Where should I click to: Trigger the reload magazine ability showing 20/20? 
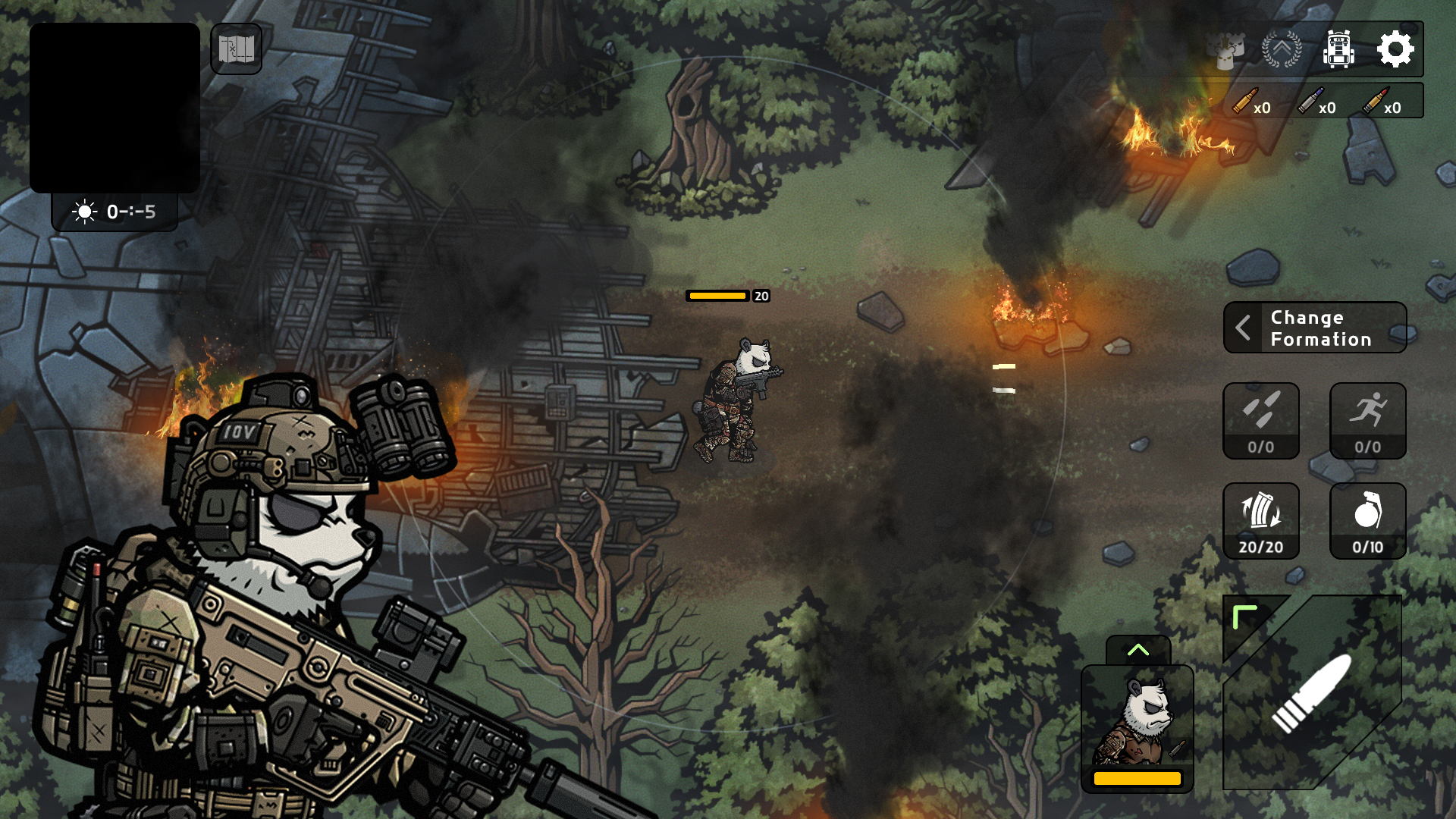click(x=1261, y=520)
